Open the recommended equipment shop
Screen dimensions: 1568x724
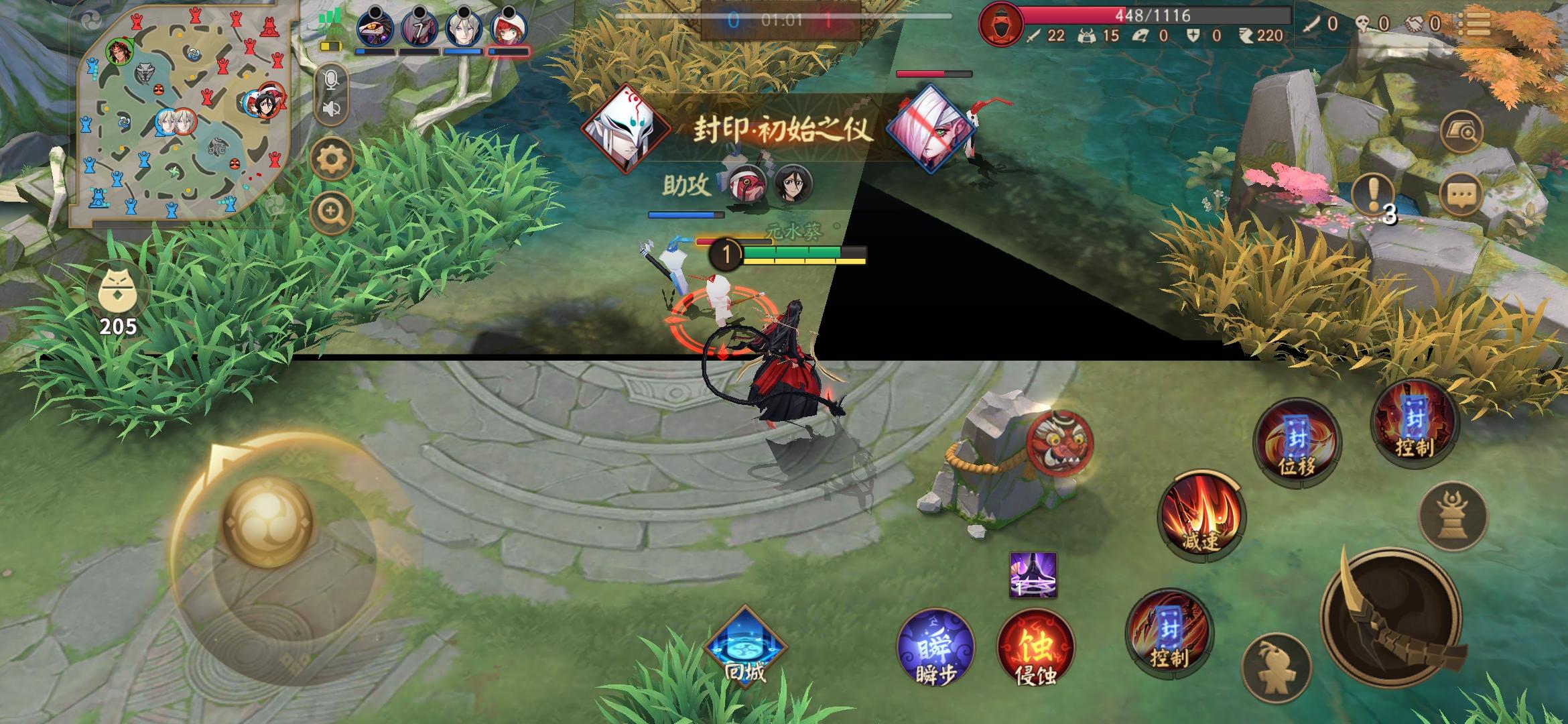pos(1464,131)
